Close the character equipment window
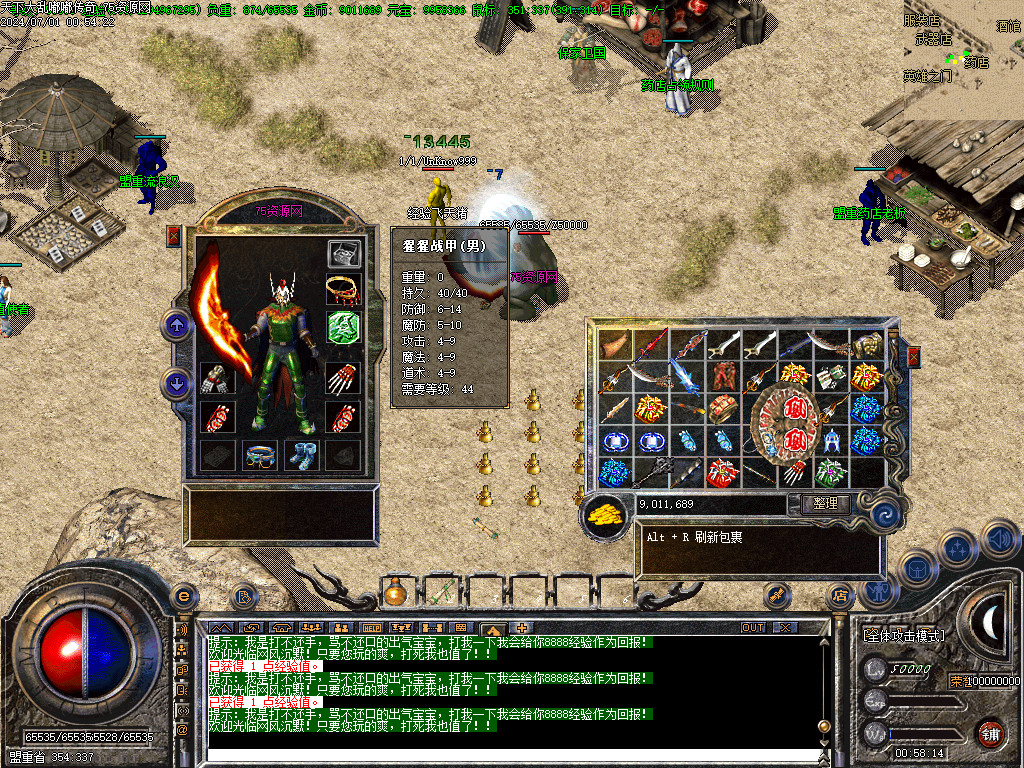 pyautogui.click(x=174, y=236)
